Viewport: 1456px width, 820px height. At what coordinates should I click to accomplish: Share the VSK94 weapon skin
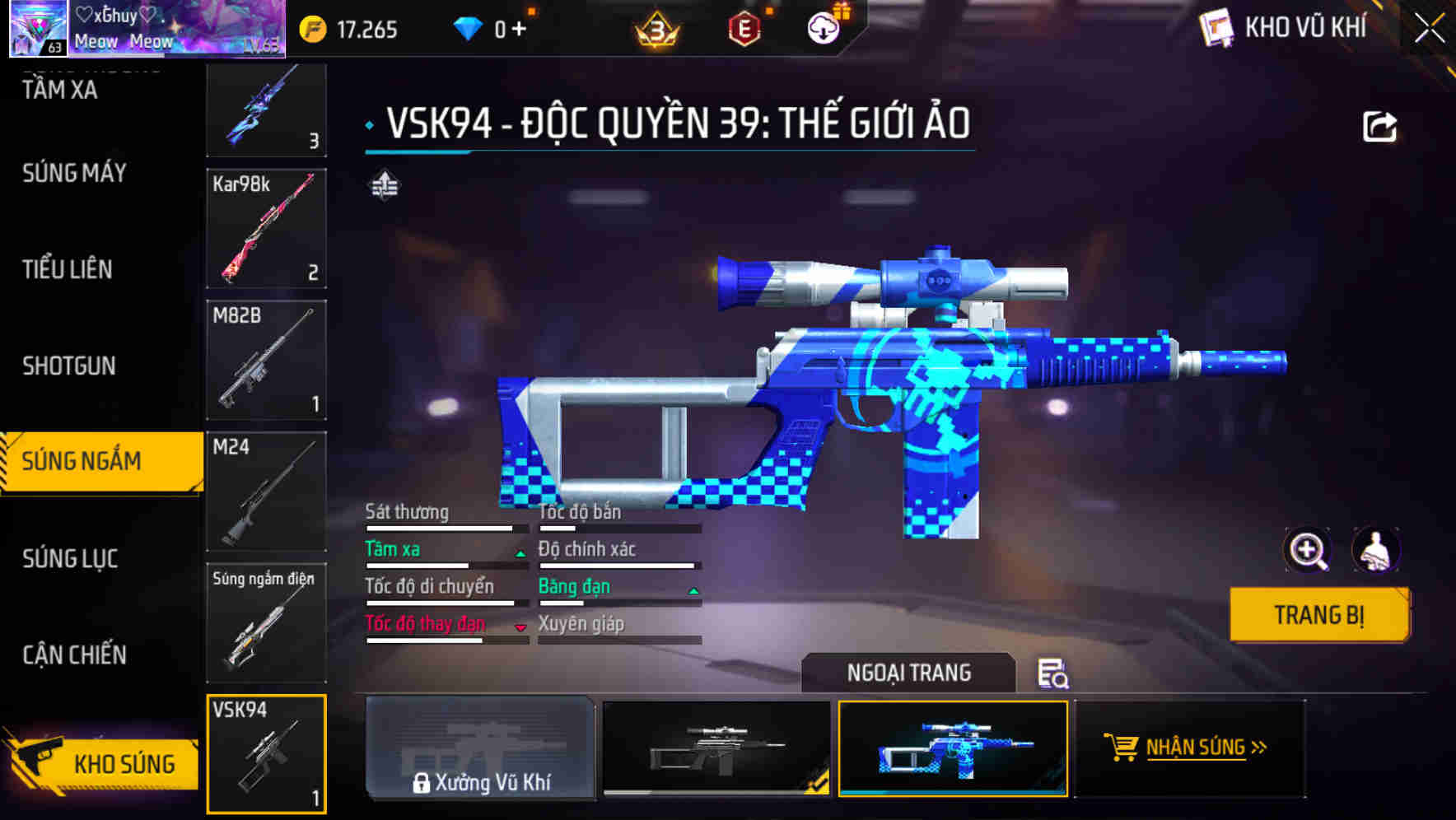click(1379, 125)
